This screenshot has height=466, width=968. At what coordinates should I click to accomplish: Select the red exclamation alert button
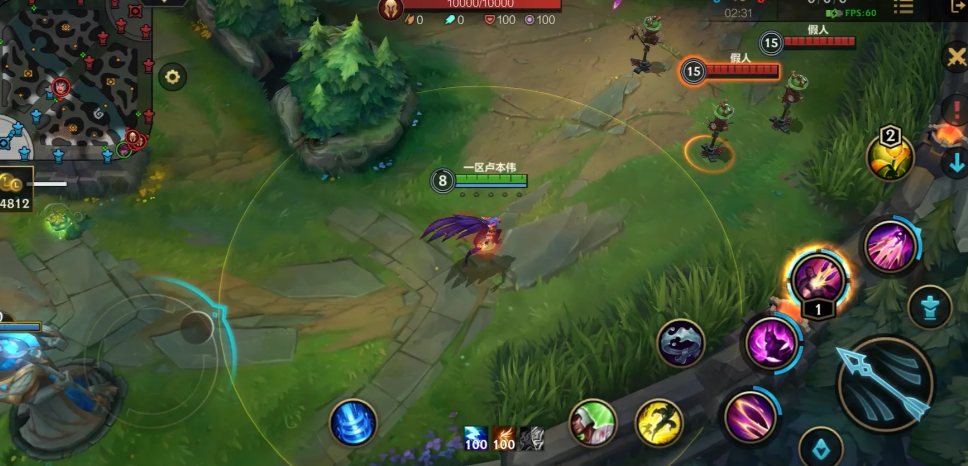pos(954,109)
